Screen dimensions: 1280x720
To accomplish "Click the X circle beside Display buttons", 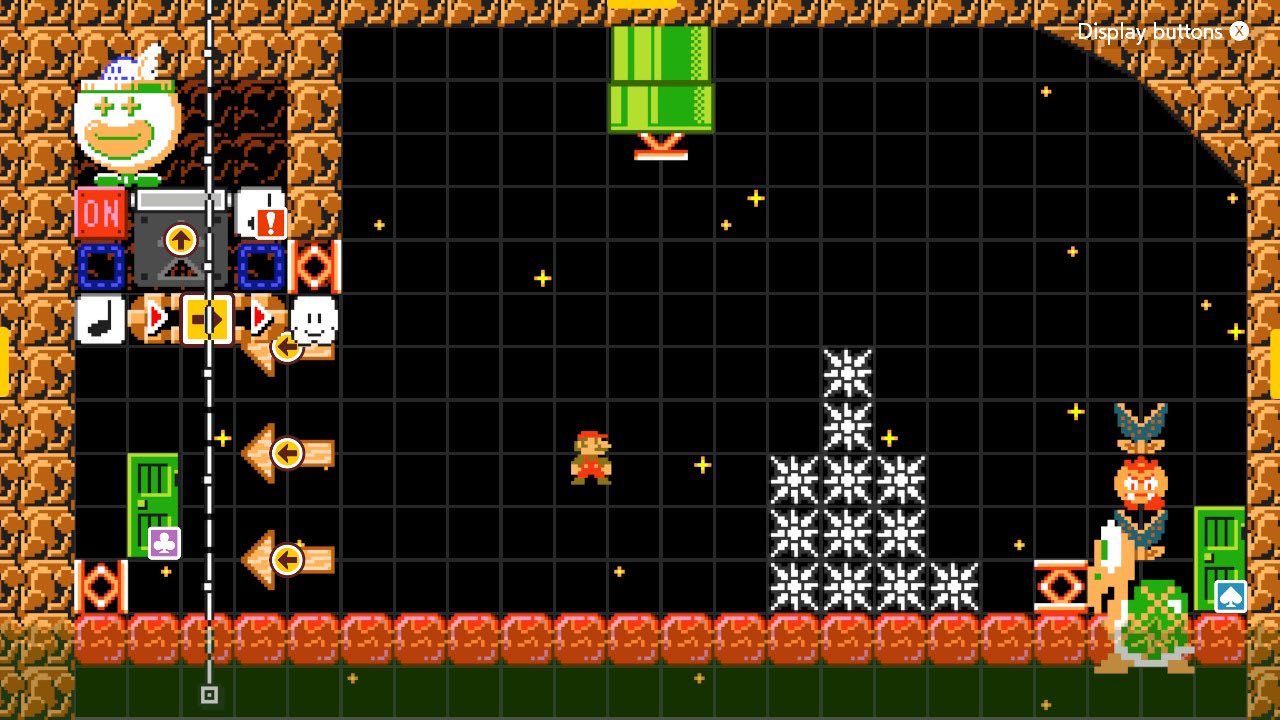I will [x=1239, y=31].
